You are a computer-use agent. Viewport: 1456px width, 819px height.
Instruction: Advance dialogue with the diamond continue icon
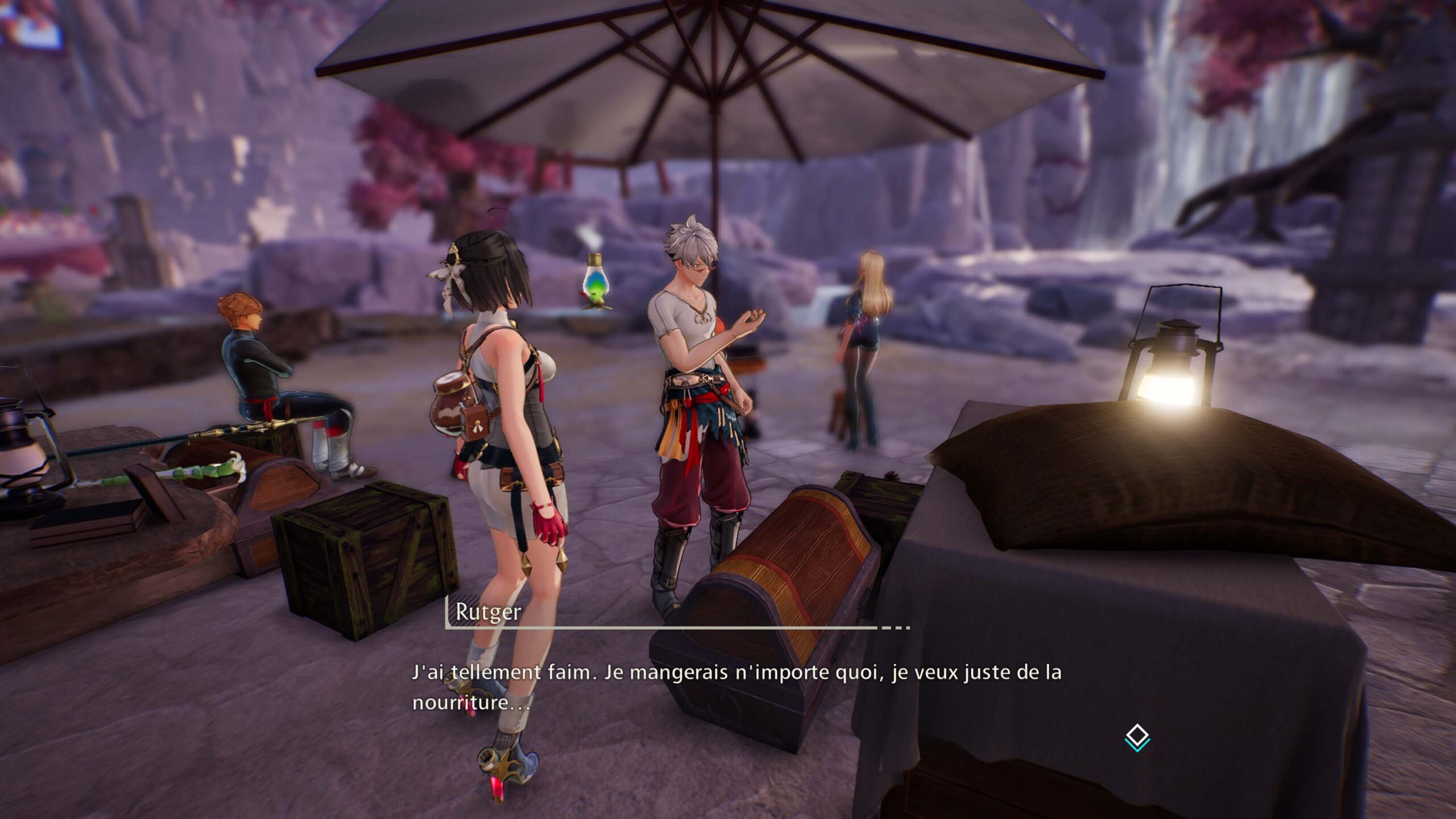coord(1137,737)
